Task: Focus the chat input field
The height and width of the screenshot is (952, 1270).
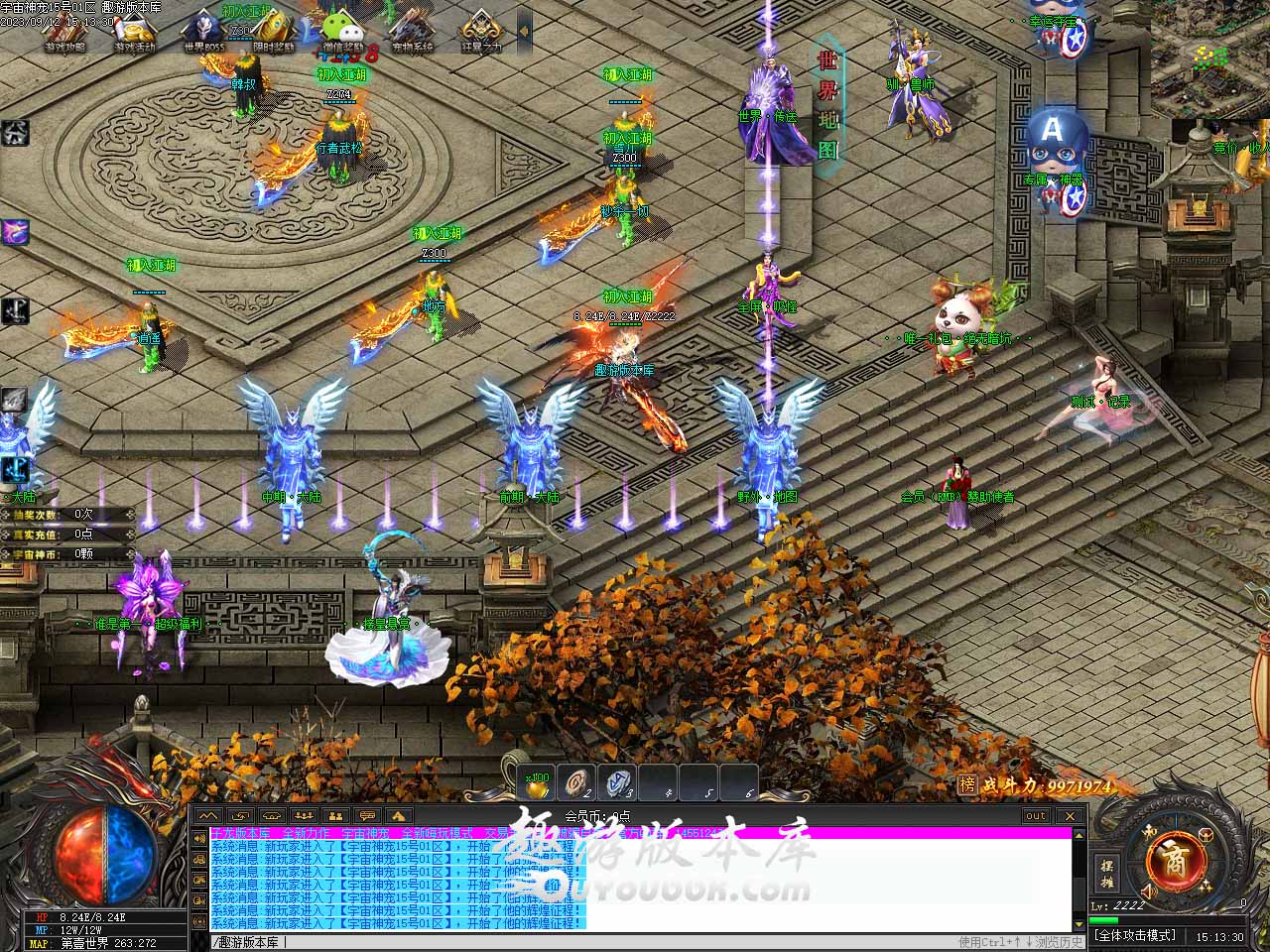Action: [575, 941]
